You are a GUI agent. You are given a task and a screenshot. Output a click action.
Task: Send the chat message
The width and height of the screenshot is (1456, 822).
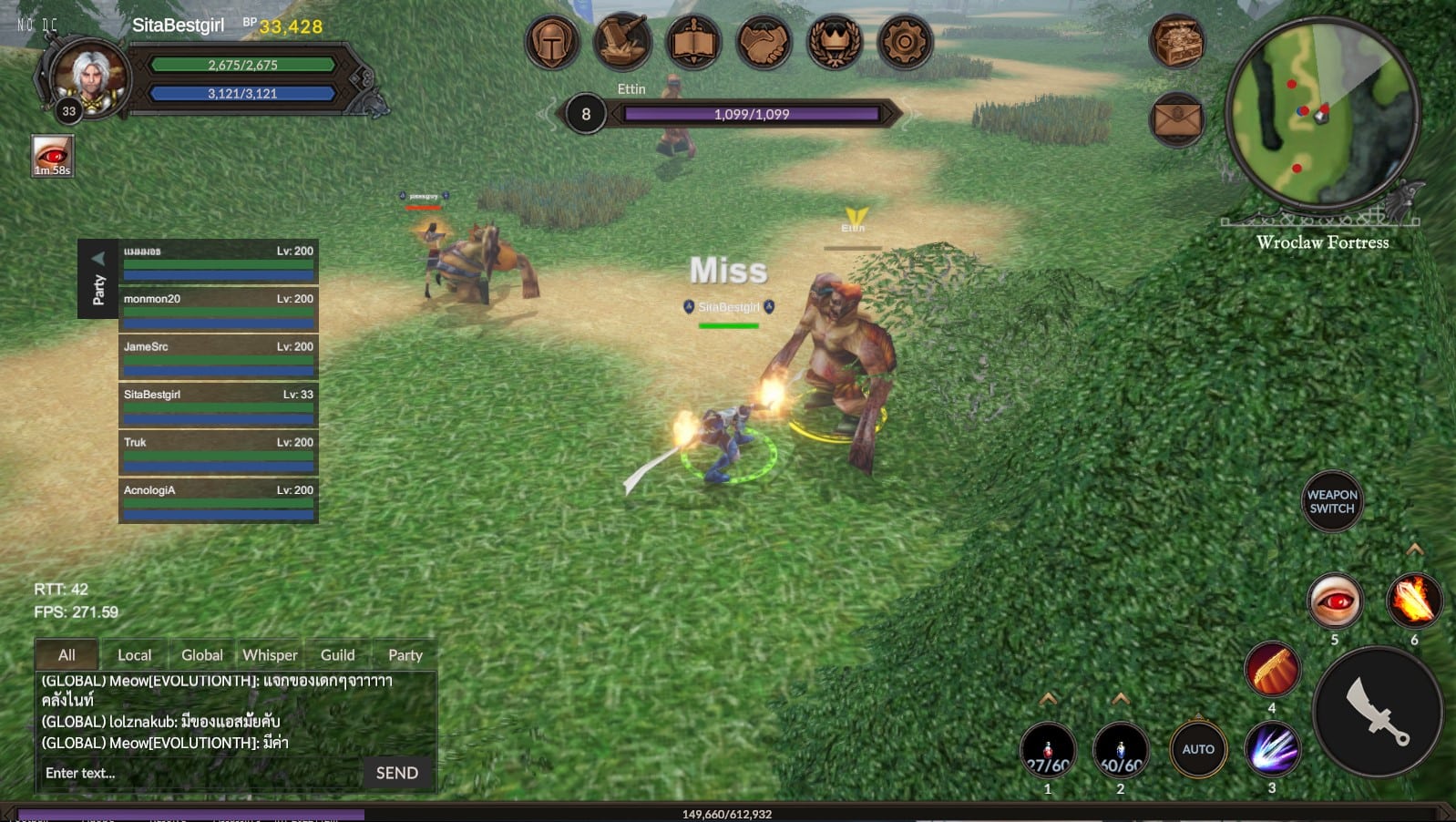point(397,773)
